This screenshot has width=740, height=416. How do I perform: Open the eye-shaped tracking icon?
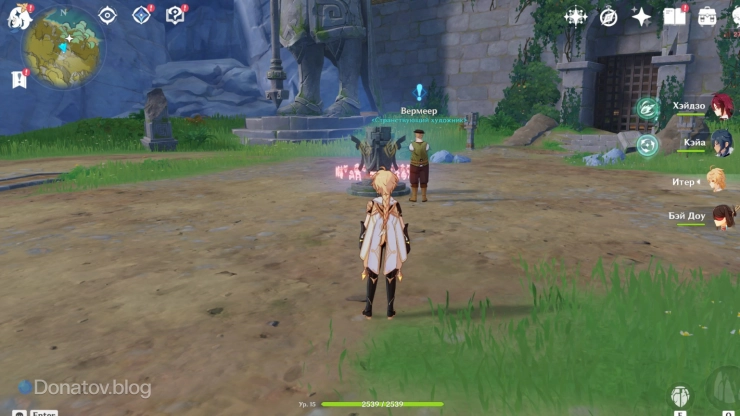coord(107,16)
